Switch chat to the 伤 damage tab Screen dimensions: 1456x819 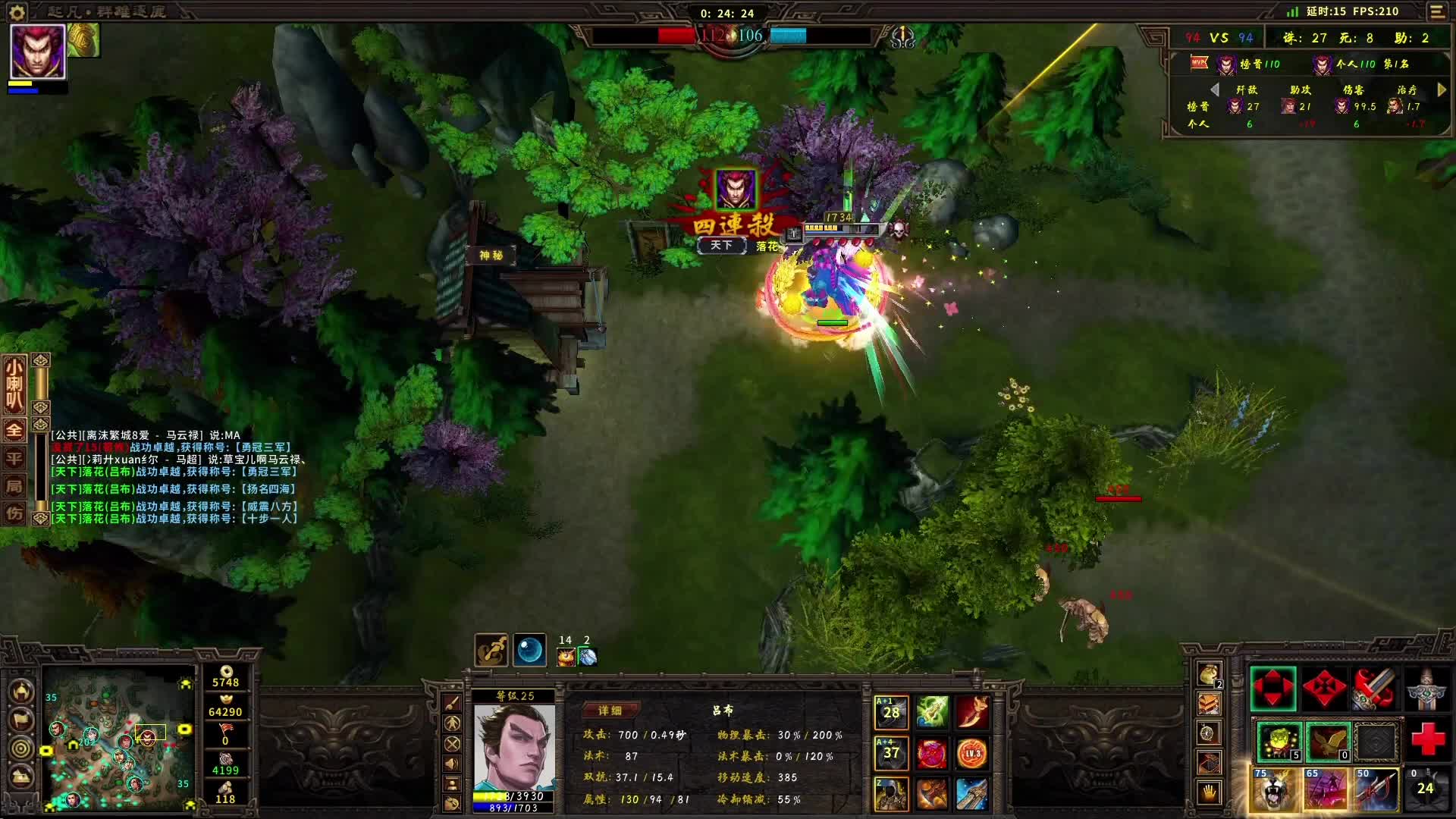pyautogui.click(x=14, y=513)
